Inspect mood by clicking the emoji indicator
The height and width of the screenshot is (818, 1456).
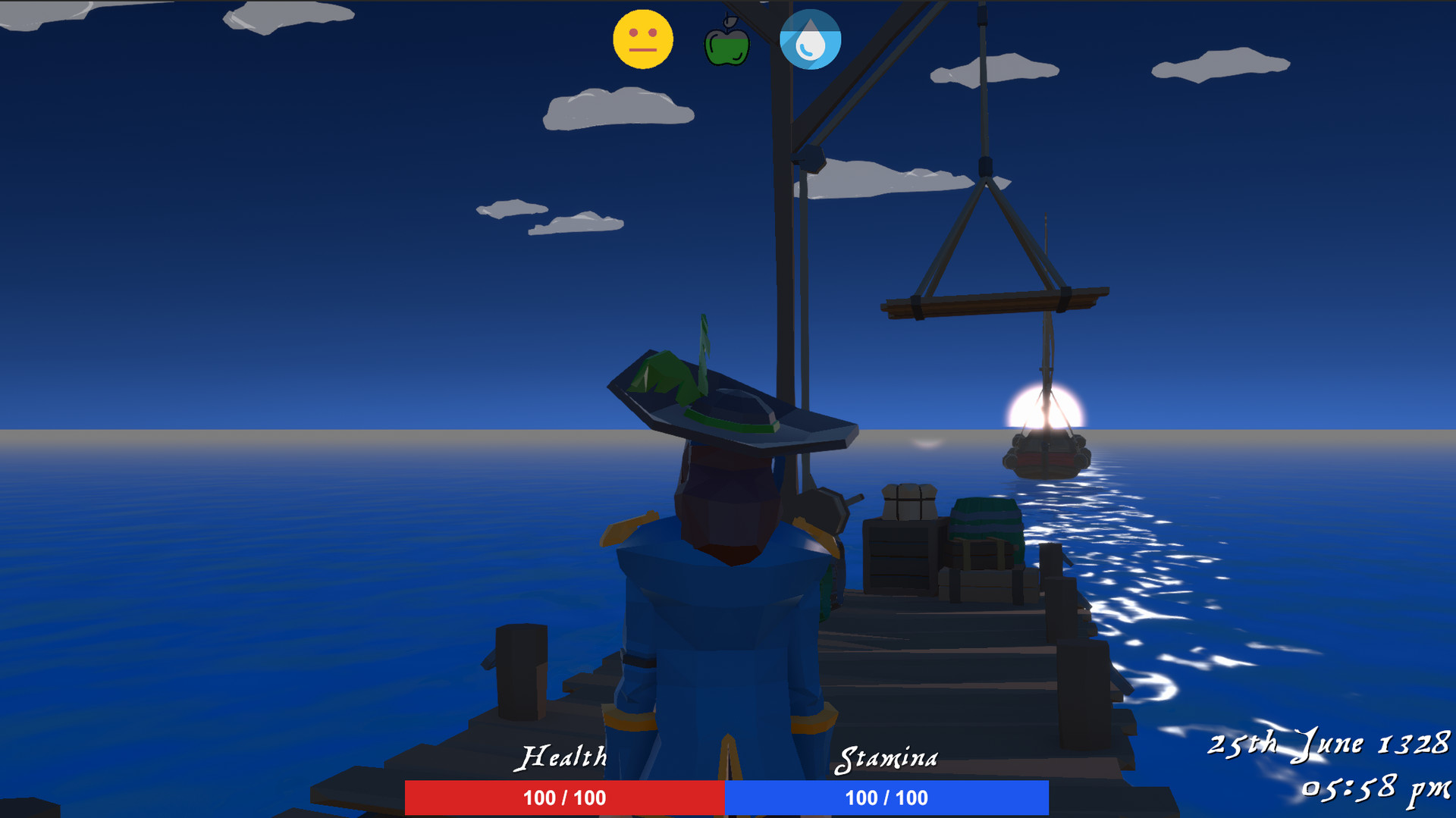click(x=643, y=39)
